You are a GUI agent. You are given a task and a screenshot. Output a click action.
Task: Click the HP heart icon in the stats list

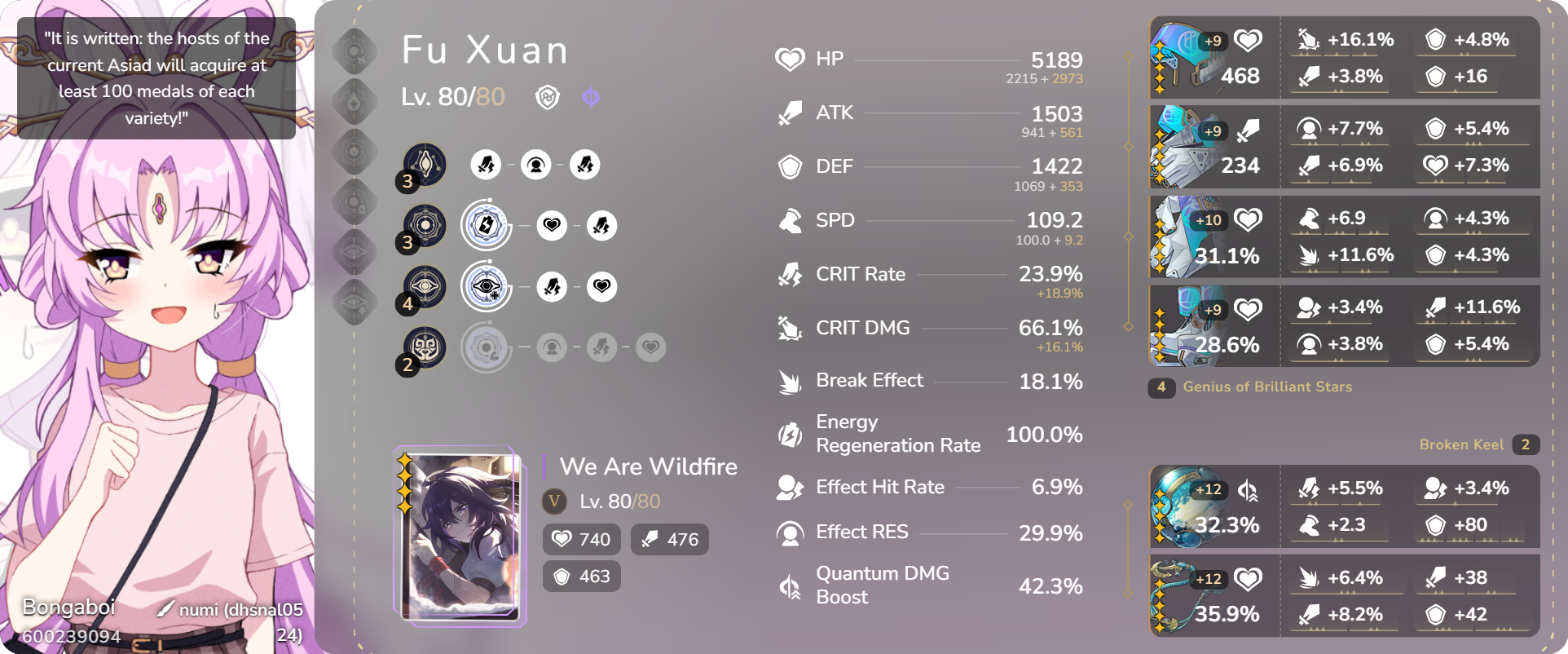click(790, 58)
